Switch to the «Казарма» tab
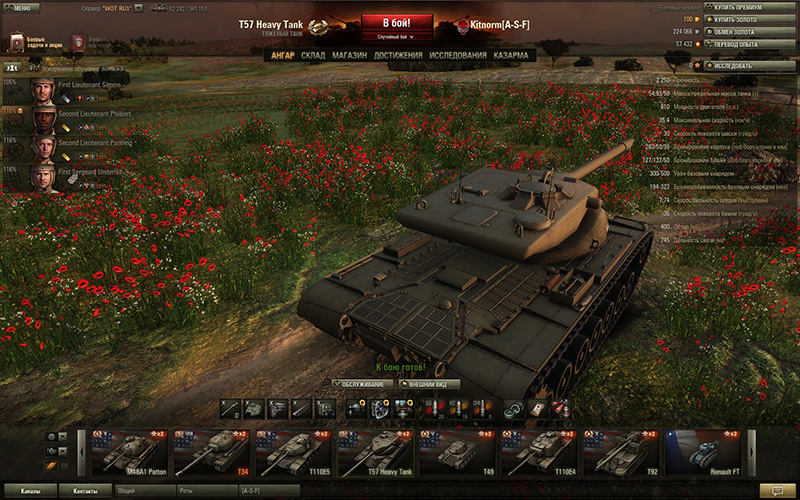800x500 pixels. pyautogui.click(x=512, y=55)
